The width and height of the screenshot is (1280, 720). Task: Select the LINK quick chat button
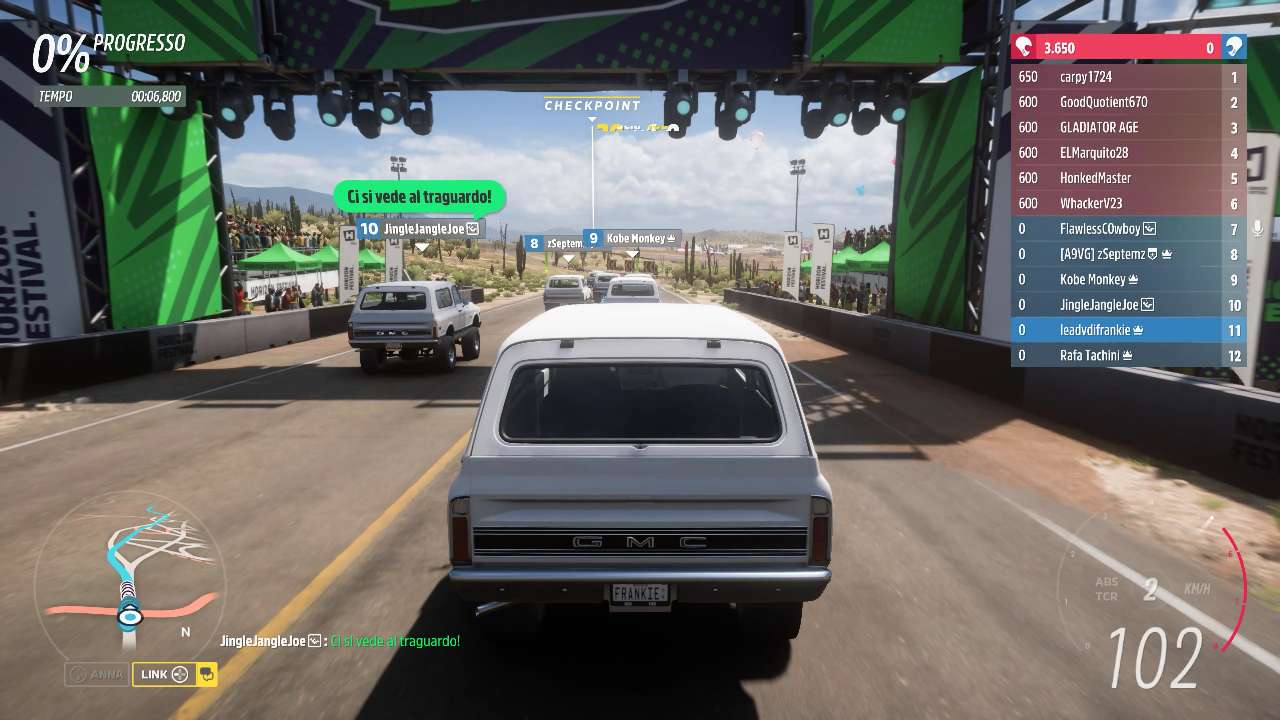point(164,674)
